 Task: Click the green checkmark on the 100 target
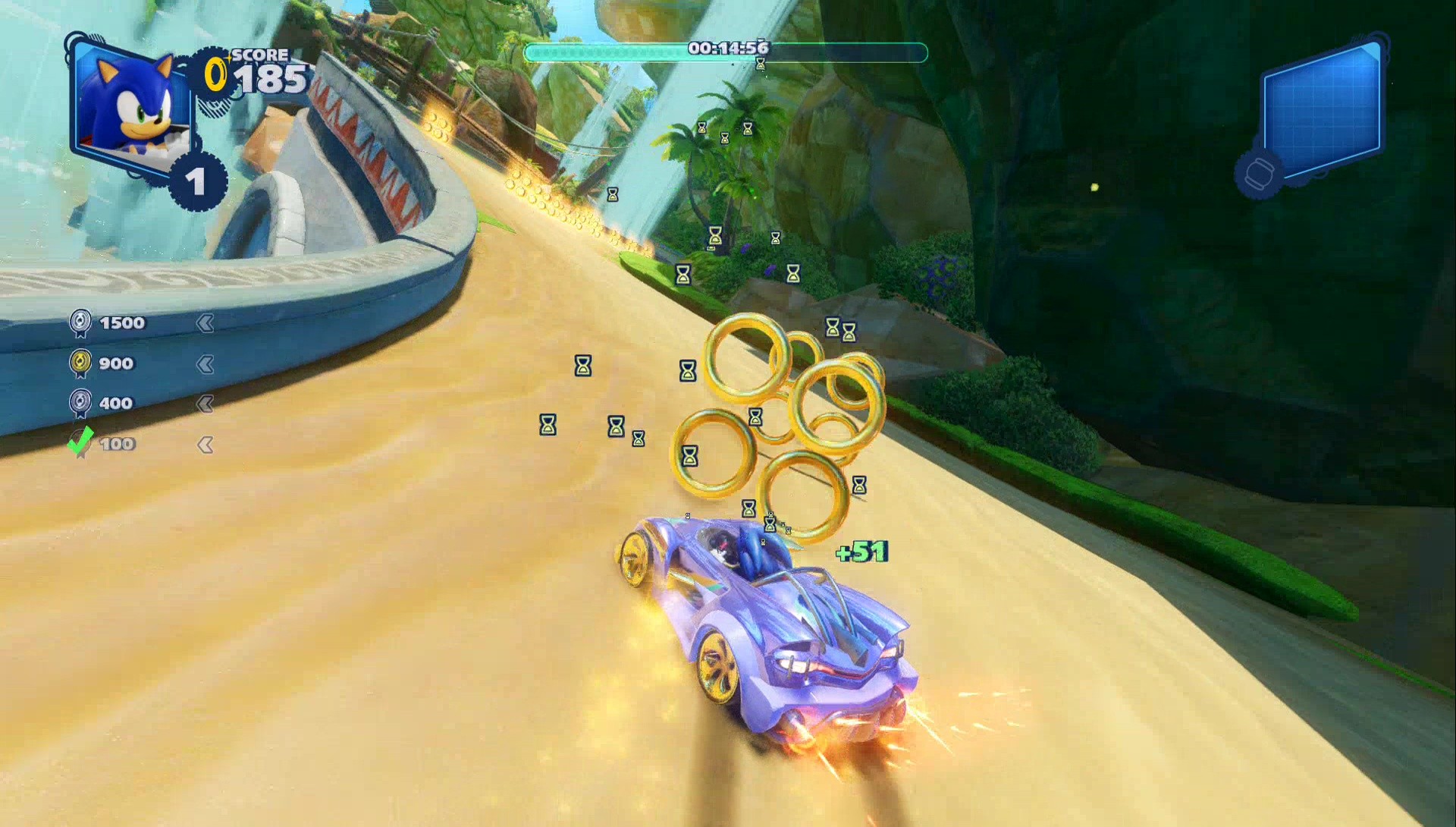tap(80, 443)
